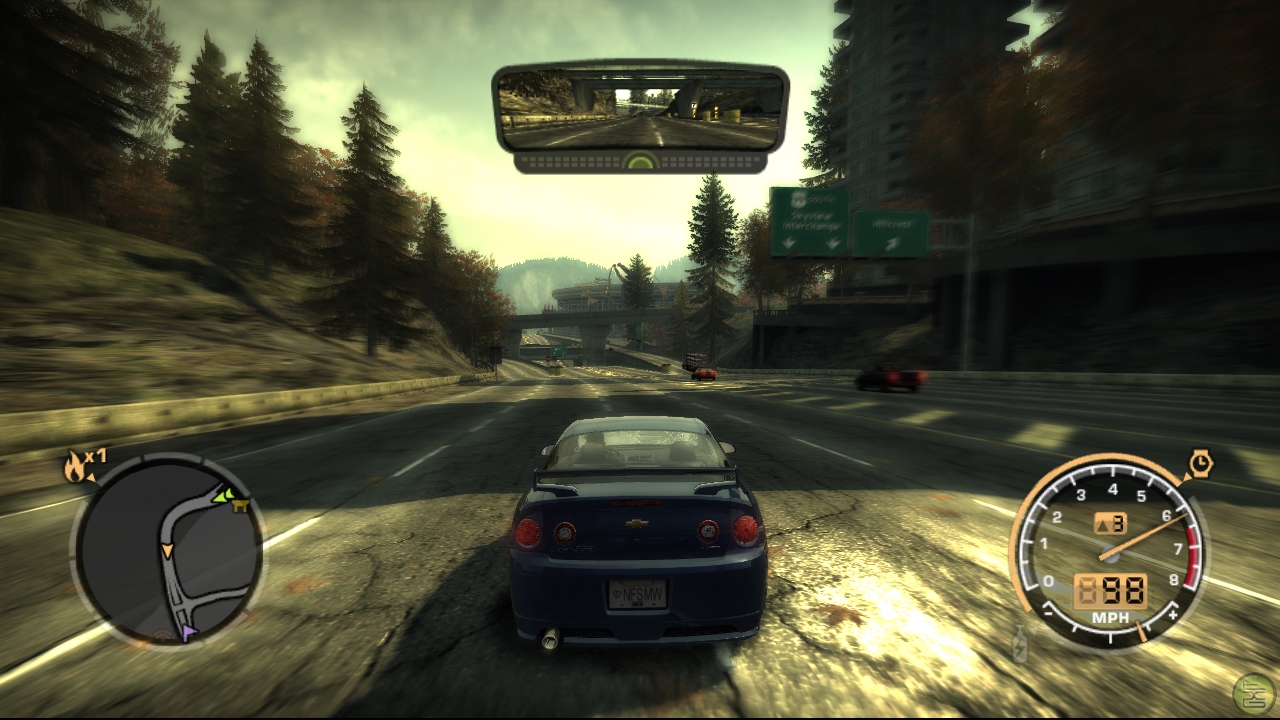This screenshot has height=720, width=1280.
Task: Click the police radar detector under mirror
Action: (640, 161)
